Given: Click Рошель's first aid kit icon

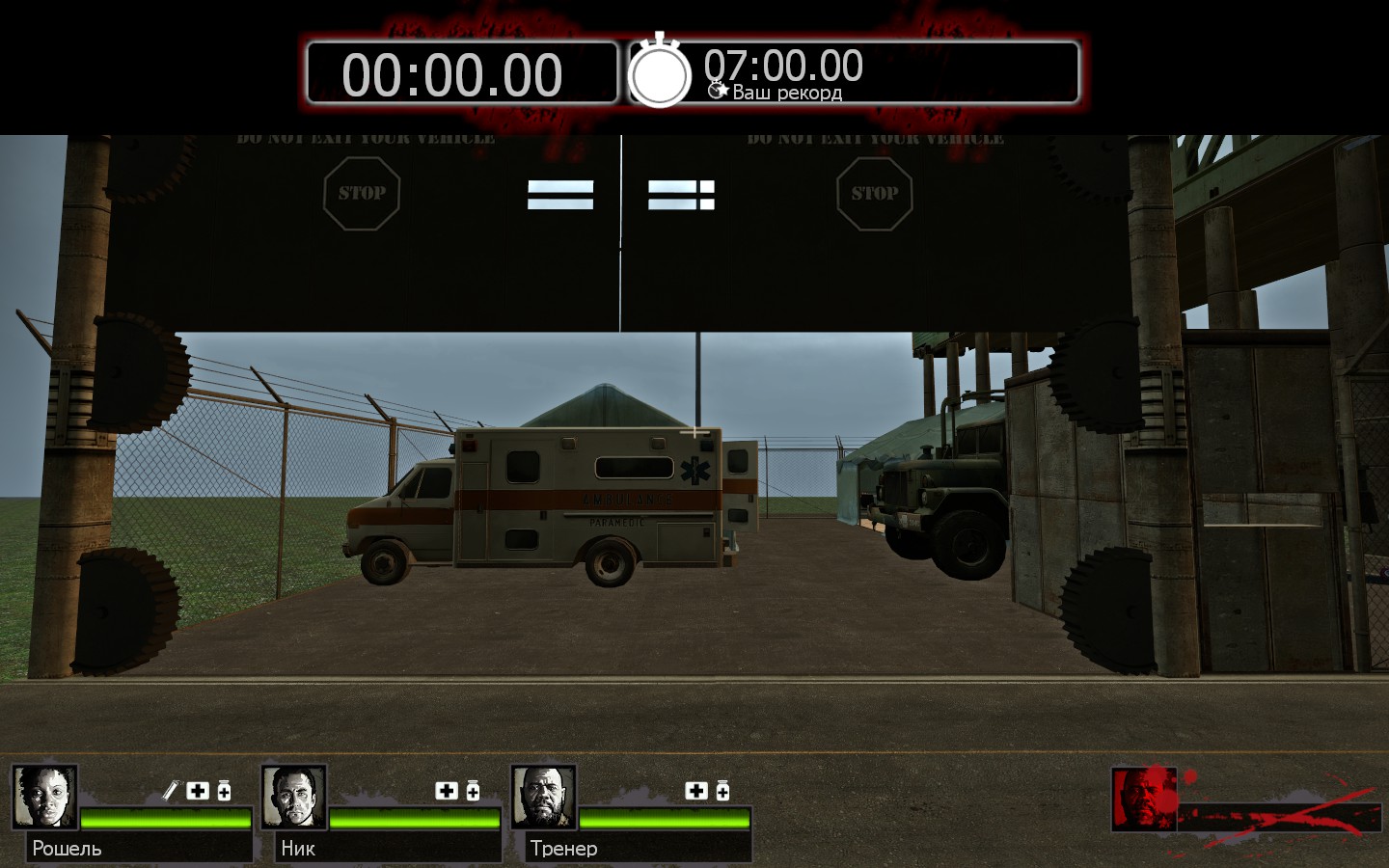Looking at the screenshot, I should (x=198, y=791).
